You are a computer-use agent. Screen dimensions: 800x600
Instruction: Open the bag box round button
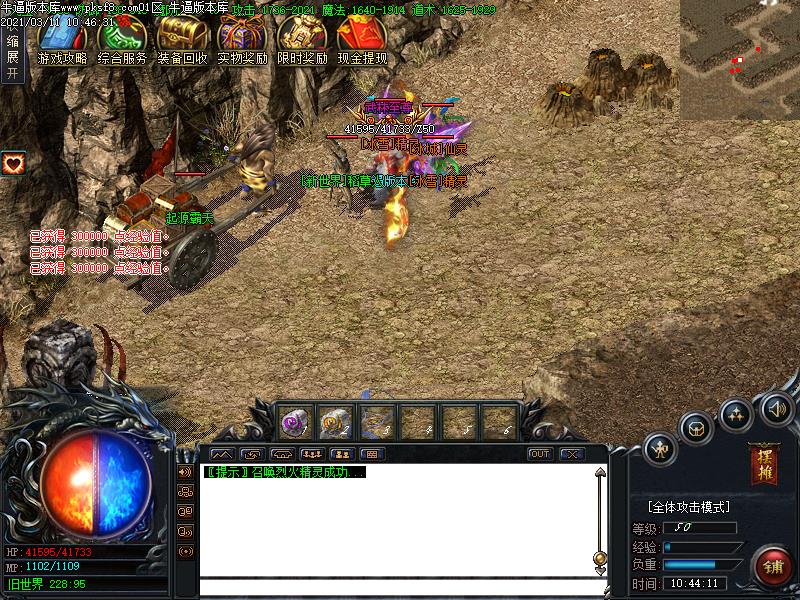[x=697, y=428]
